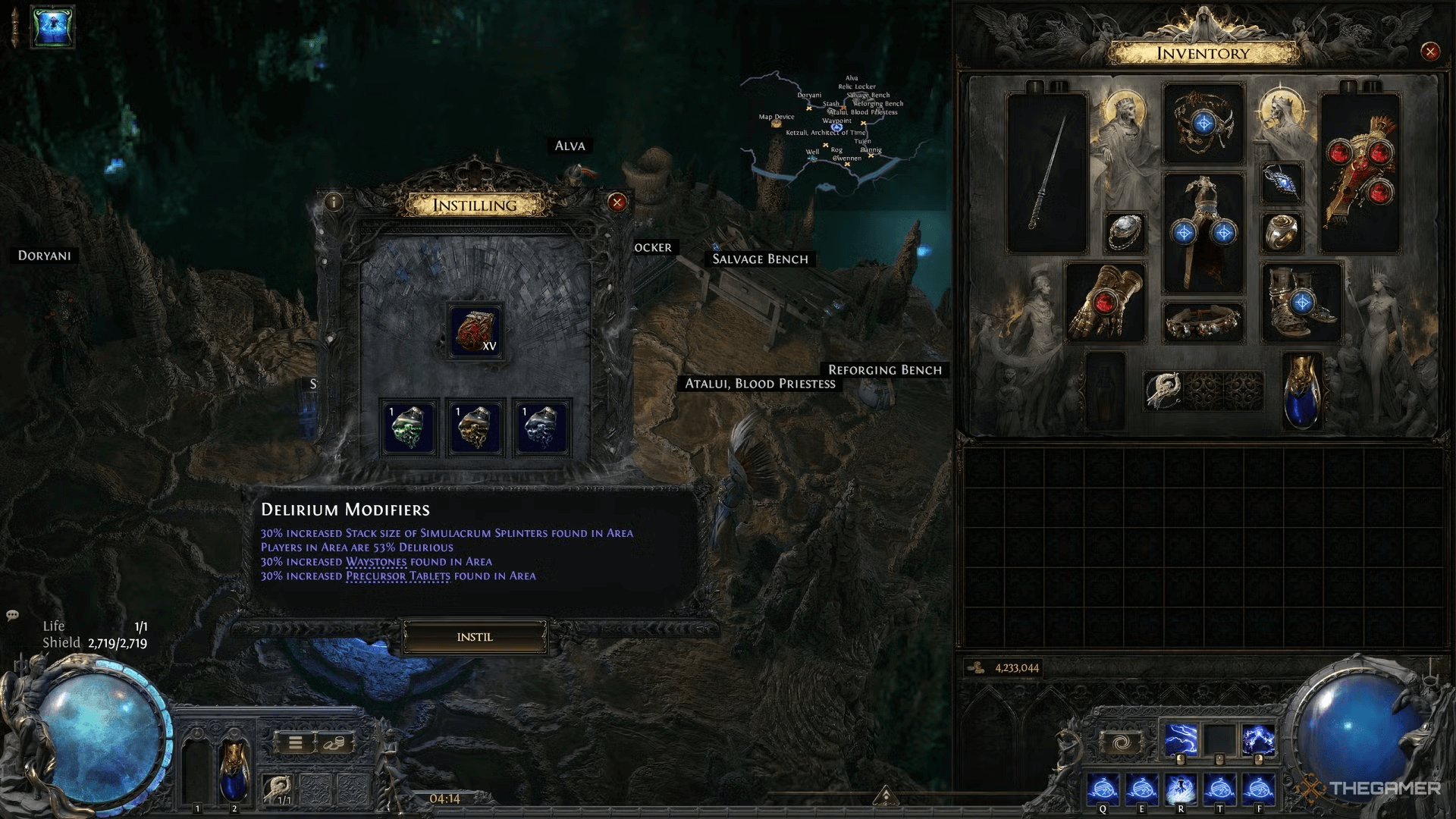The height and width of the screenshot is (819, 1456).
Task: Close the Instilling window
Action: [617, 202]
